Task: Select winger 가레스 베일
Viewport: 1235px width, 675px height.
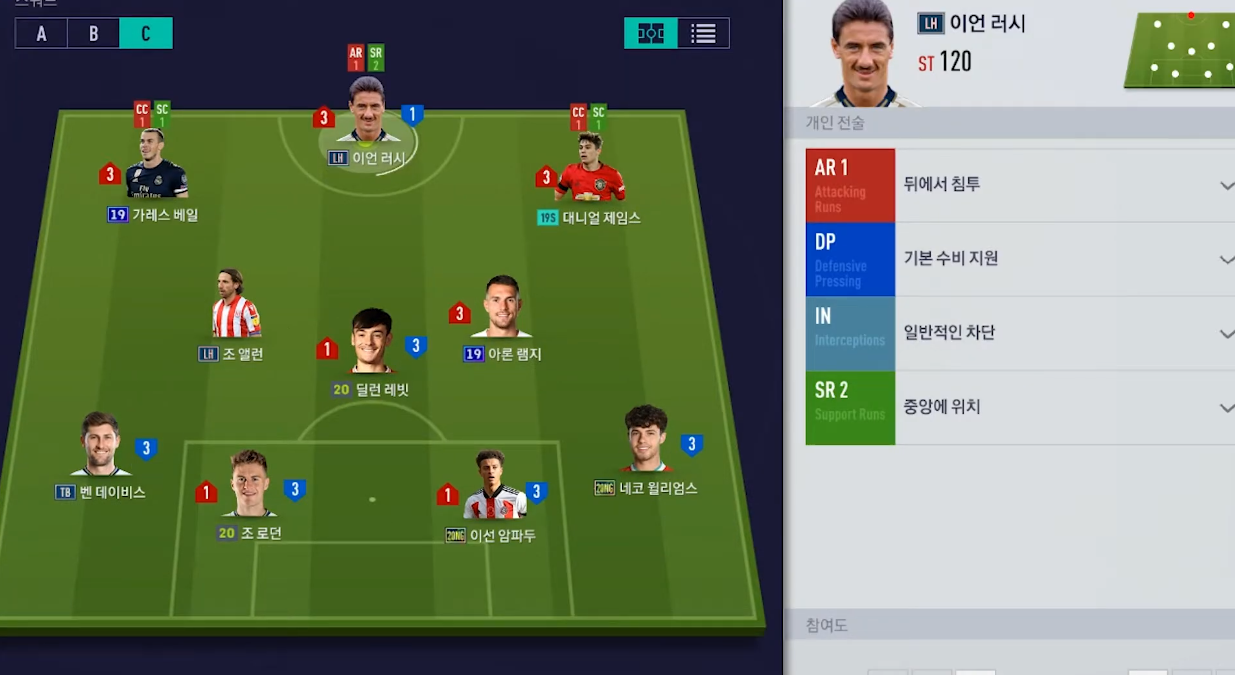Action: tap(156, 170)
